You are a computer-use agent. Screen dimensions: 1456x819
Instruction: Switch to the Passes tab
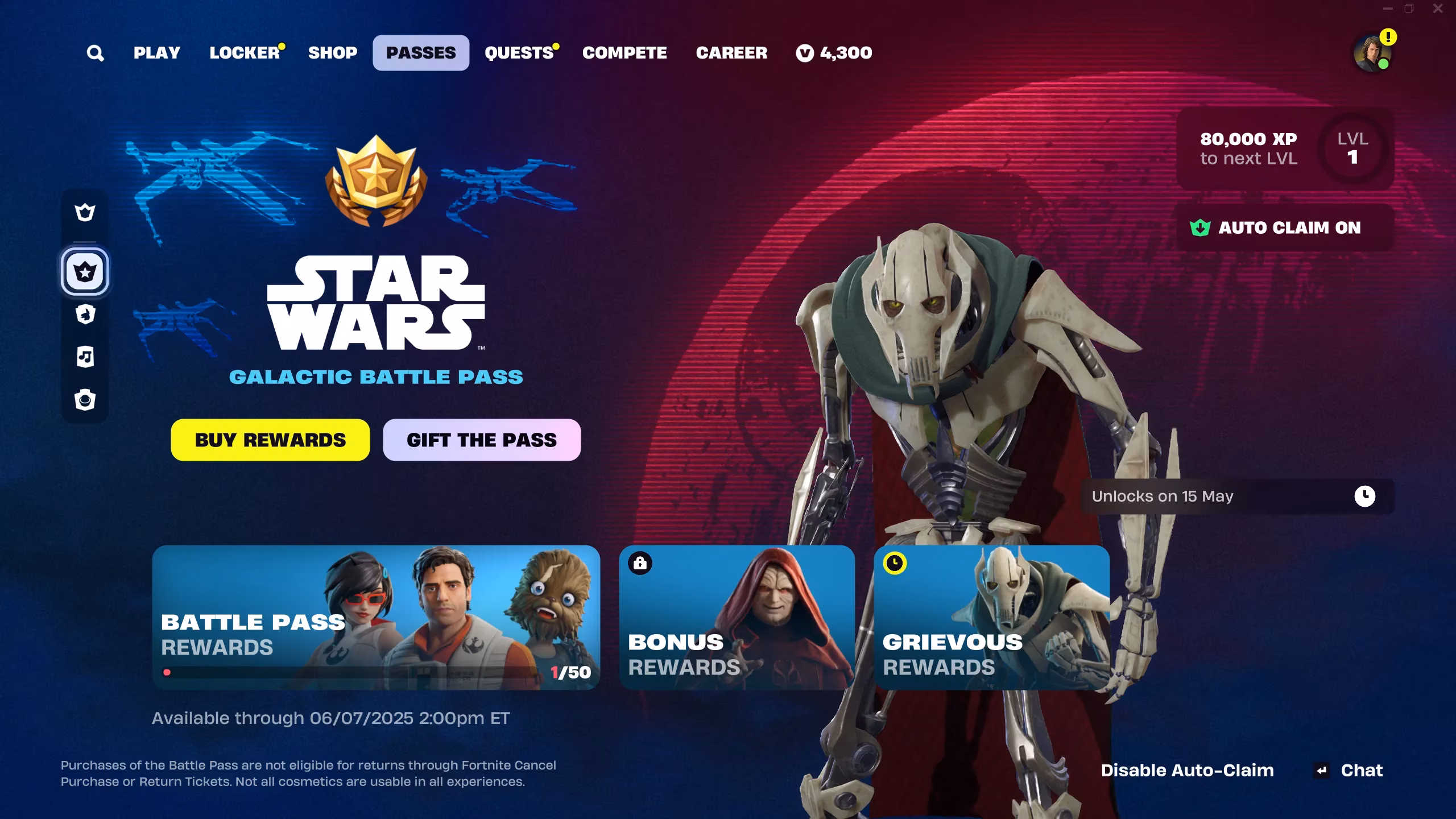point(421,52)
